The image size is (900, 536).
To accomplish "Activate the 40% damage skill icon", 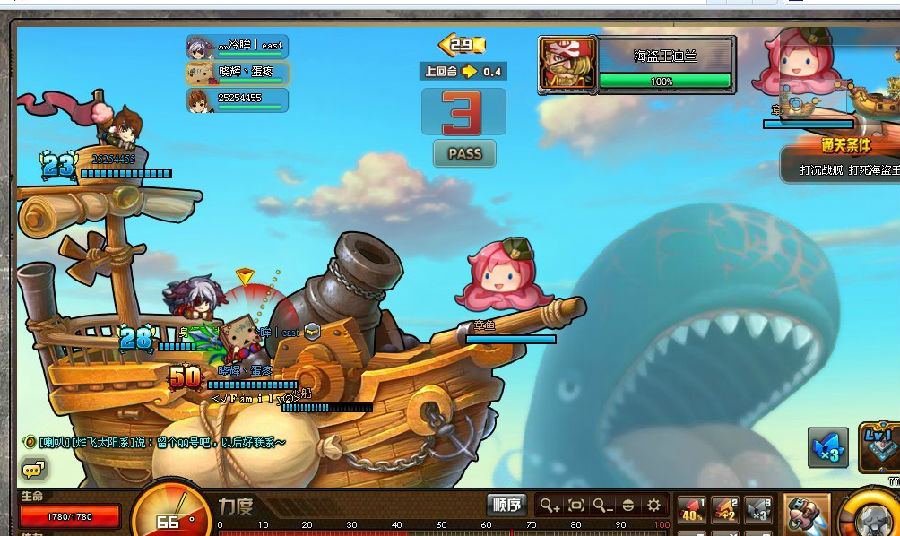I will click(692, 510).
